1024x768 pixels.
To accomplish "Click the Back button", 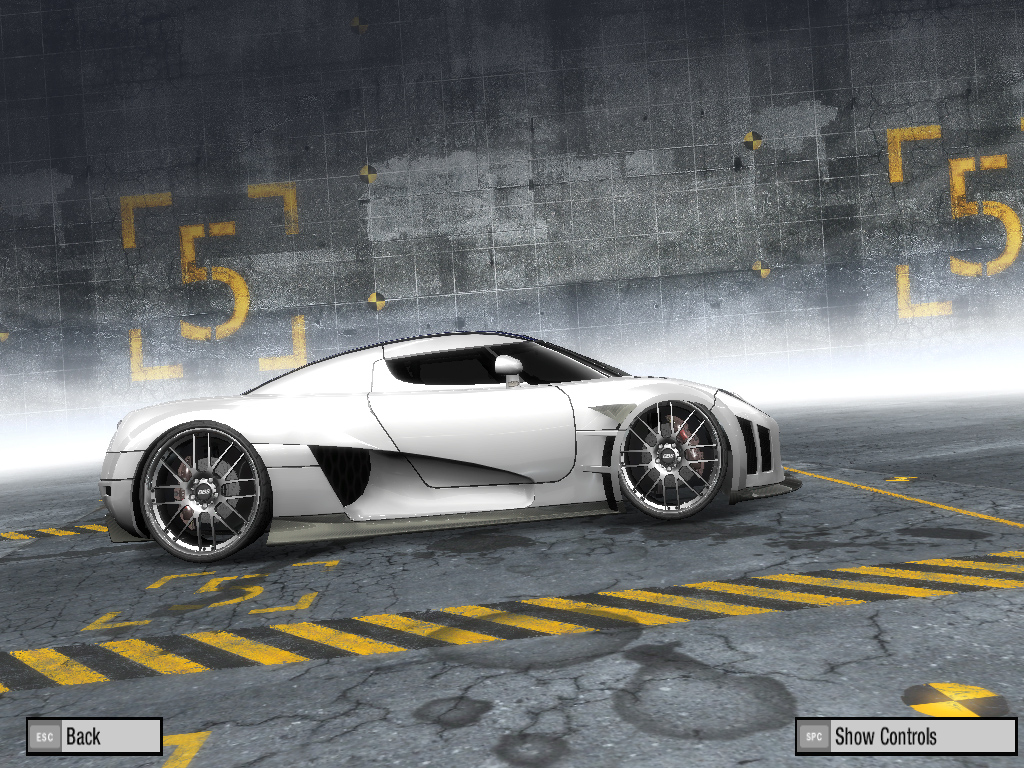I will 94,736.
